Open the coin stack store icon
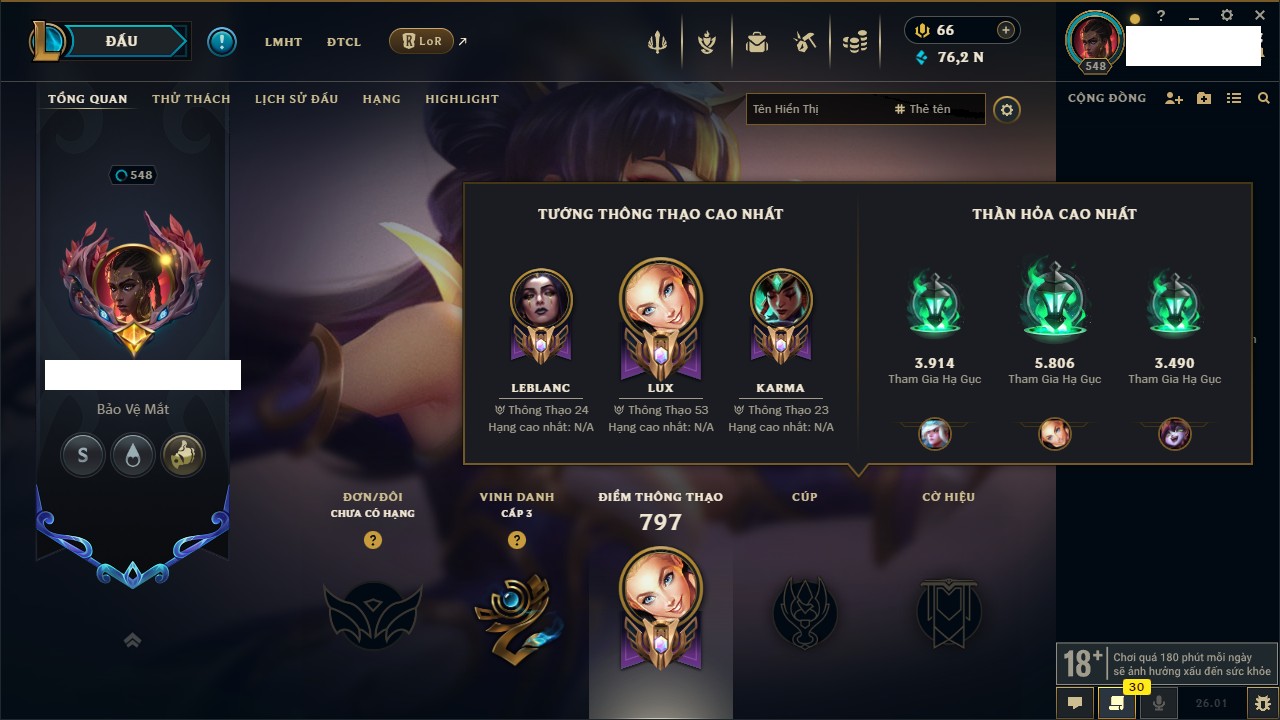 [854, 42]
